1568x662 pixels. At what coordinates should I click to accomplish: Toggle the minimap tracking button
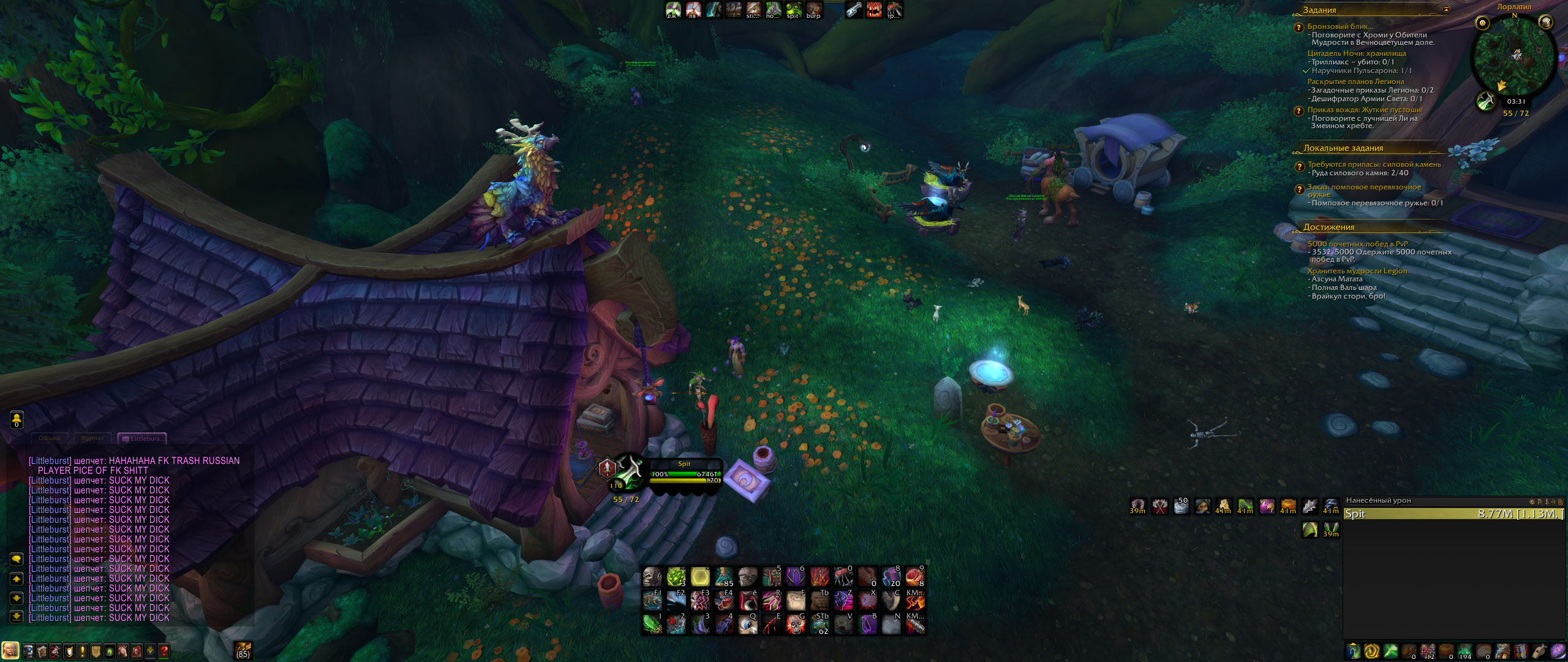pyautogui.click(x=1482, y=23)
